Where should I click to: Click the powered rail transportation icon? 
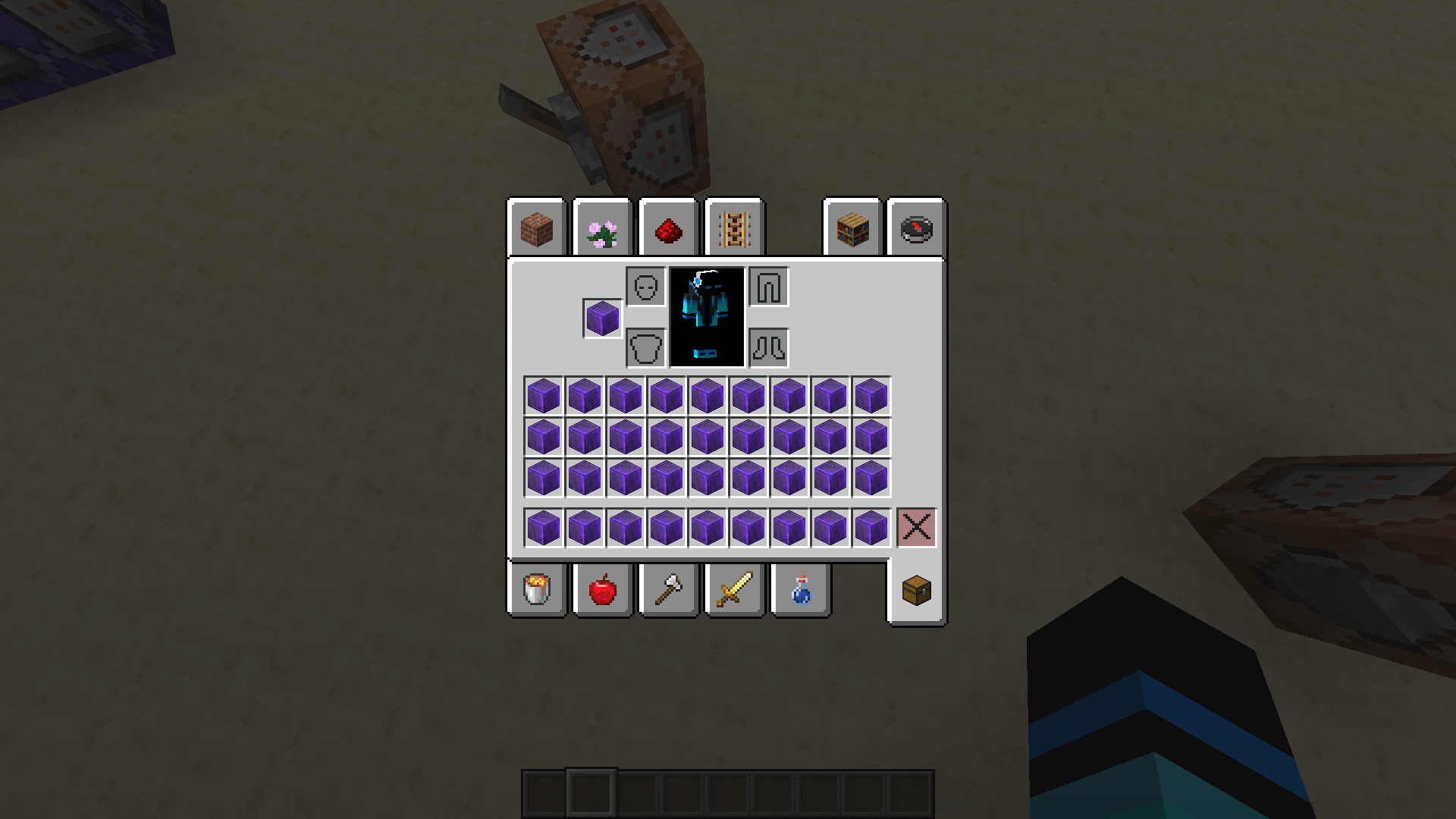pos(733,228)
